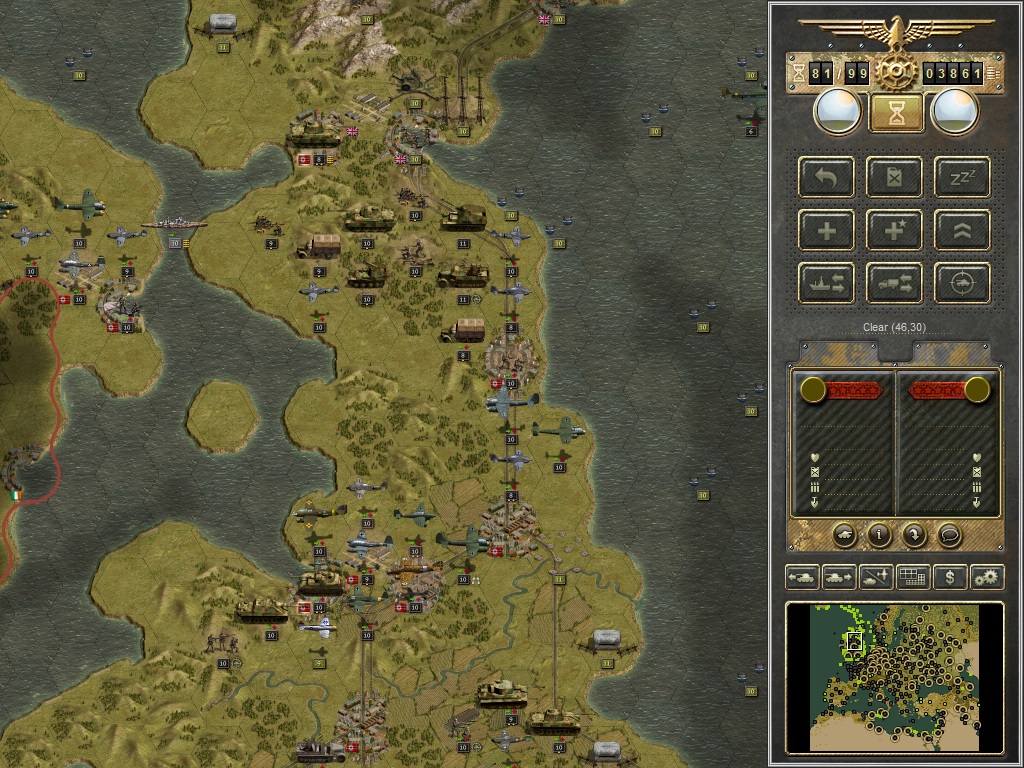The width and height of the screenshot is (1024, 768).
Task: Open the grid table panel button
Action: (912, 577)
